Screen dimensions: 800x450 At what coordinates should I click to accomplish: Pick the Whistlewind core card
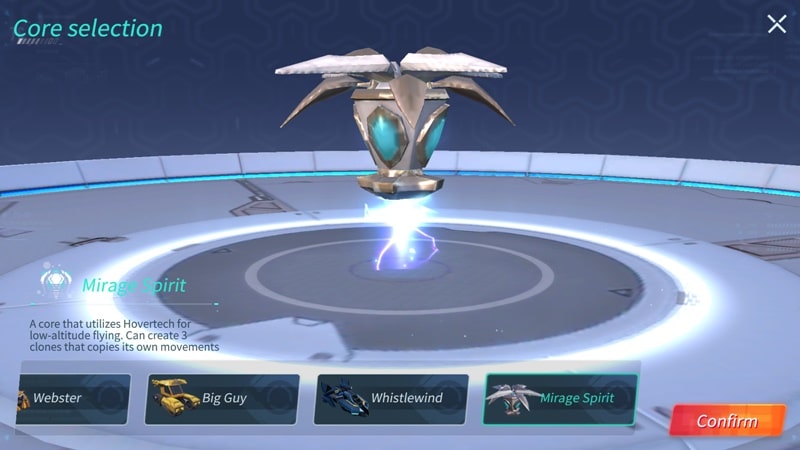[x=391, y=398]
